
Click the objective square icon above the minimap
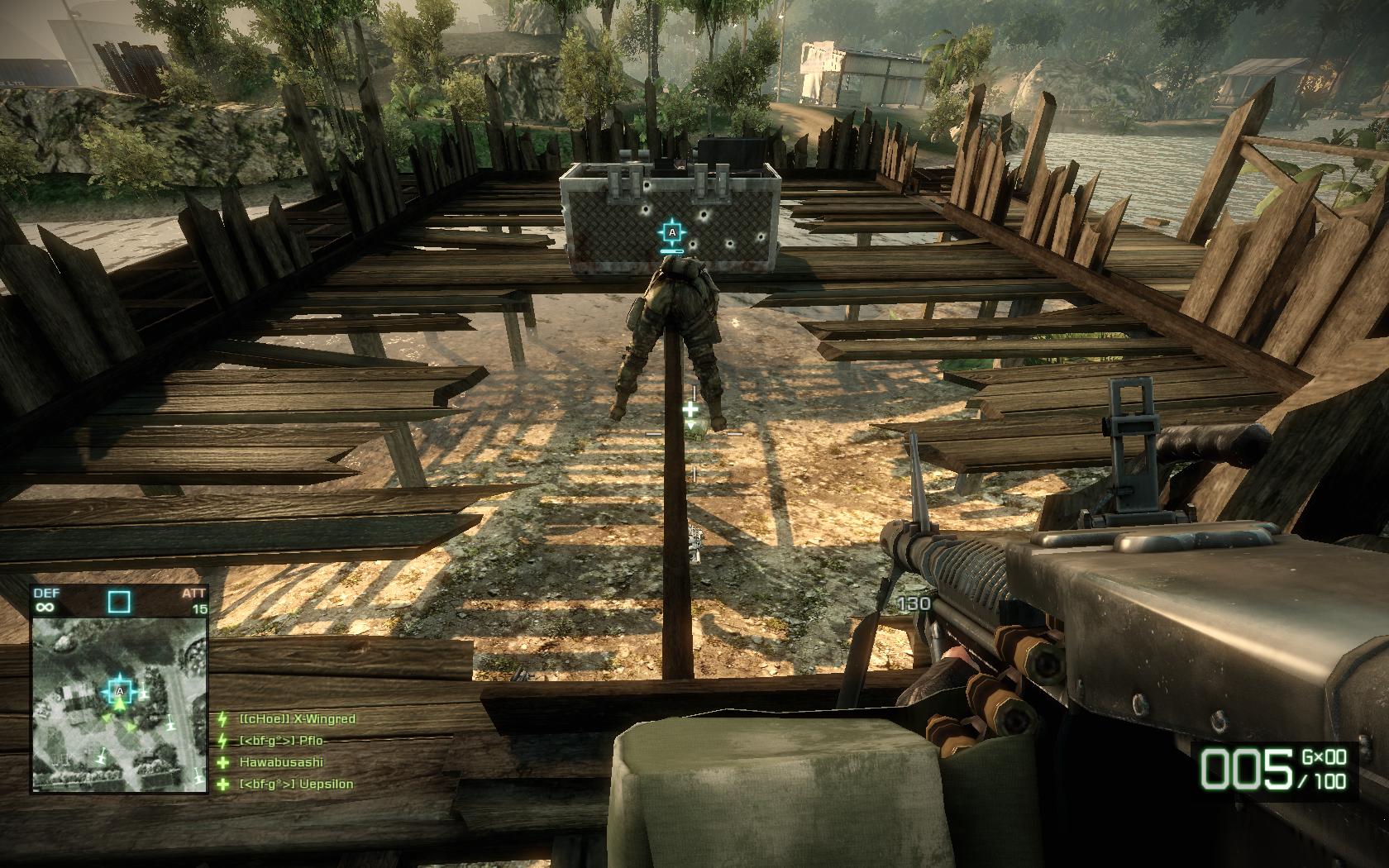point(119,601)
